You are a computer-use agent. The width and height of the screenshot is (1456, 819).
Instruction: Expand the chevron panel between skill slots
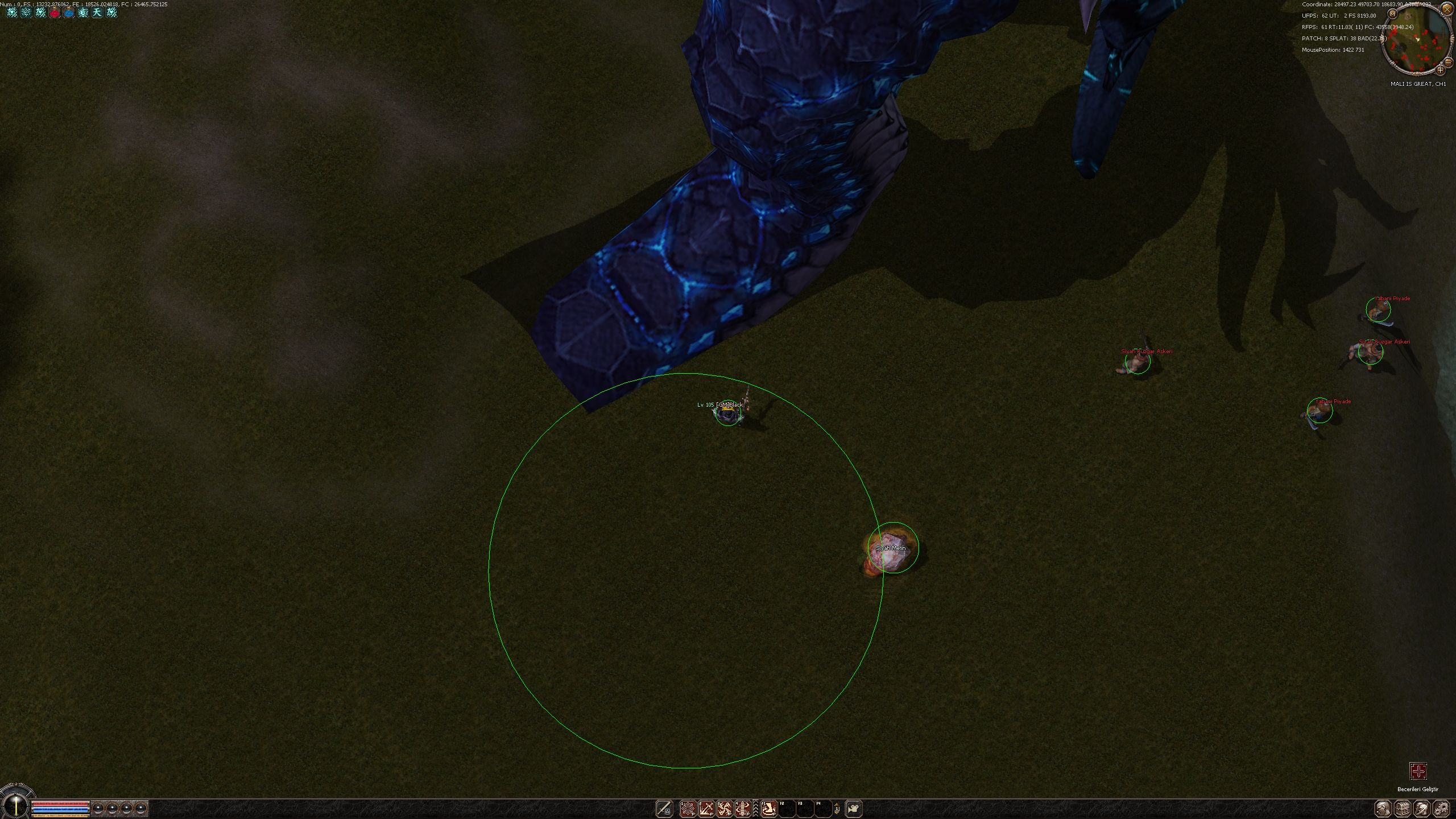click(x=756, y=808)
